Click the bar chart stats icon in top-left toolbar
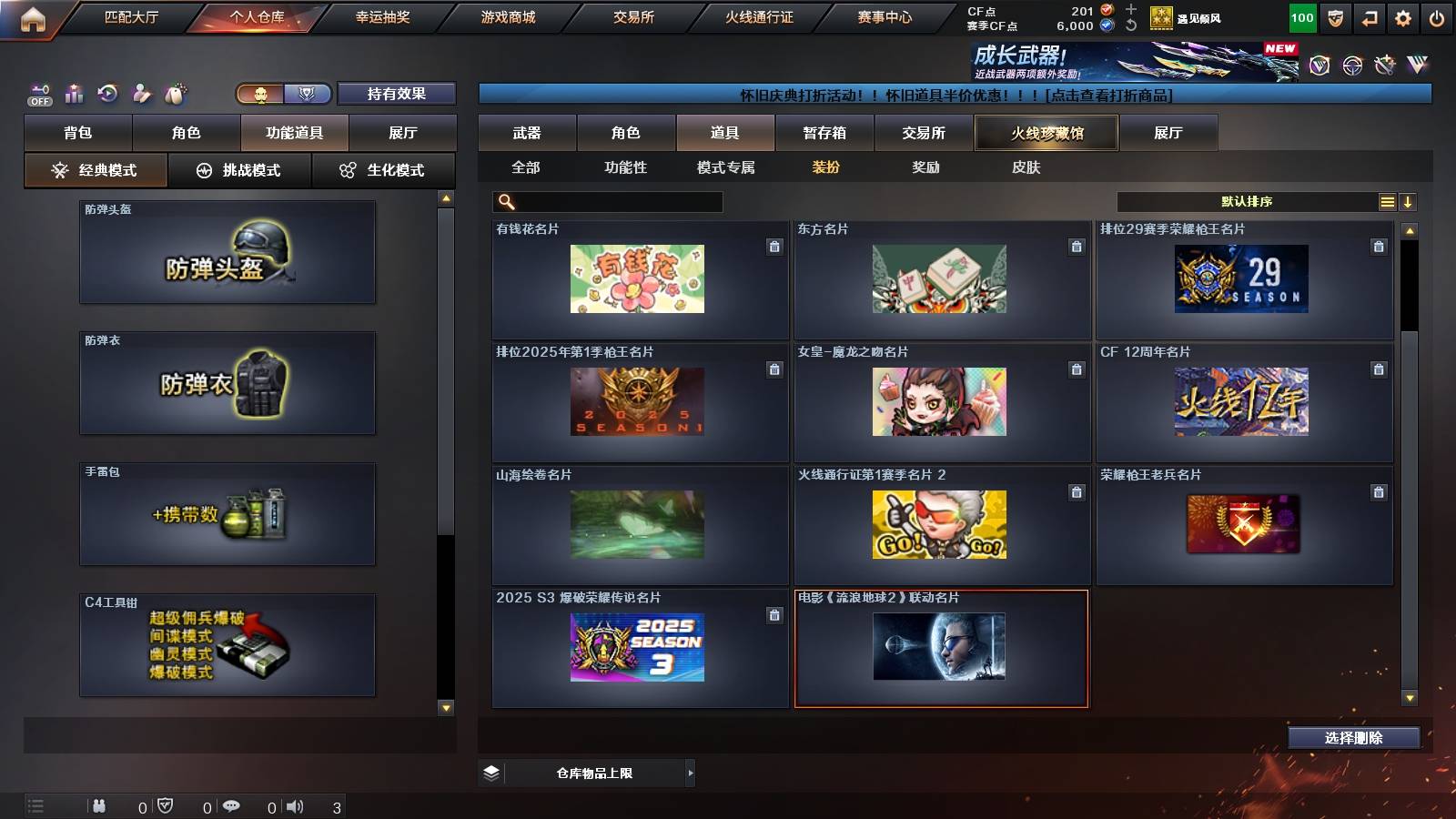This screenshot has width=1456, height=819. pyautogui.click(x=75, y=93)
